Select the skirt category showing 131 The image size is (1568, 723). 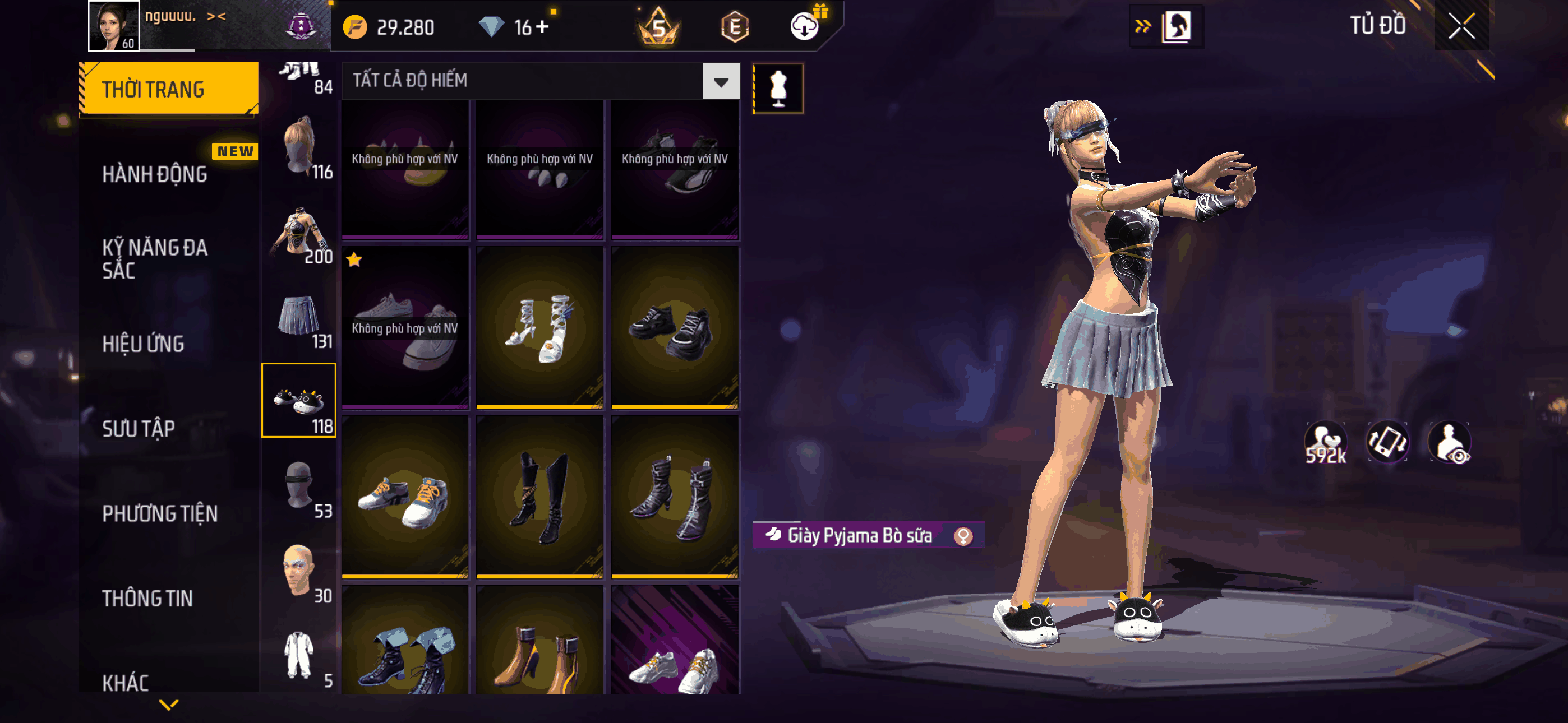[299, 319]
